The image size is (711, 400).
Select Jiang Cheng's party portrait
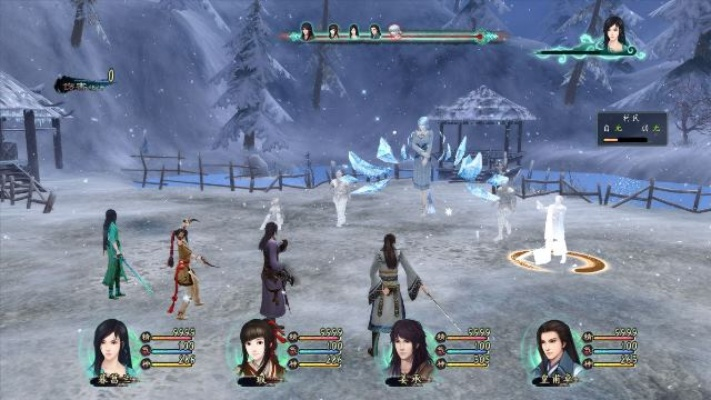coord(408,349)
